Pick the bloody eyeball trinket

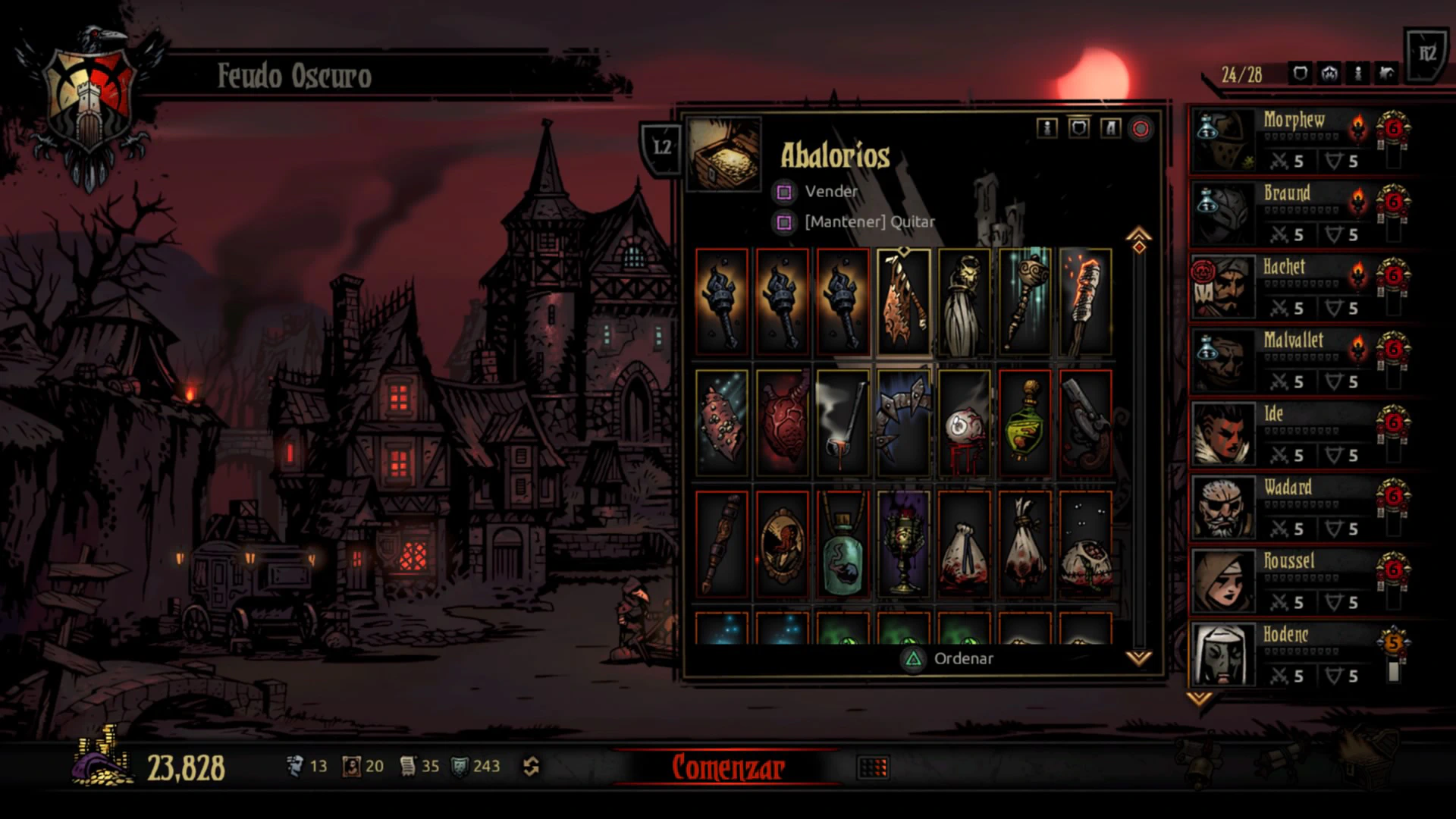click(964, 423)
